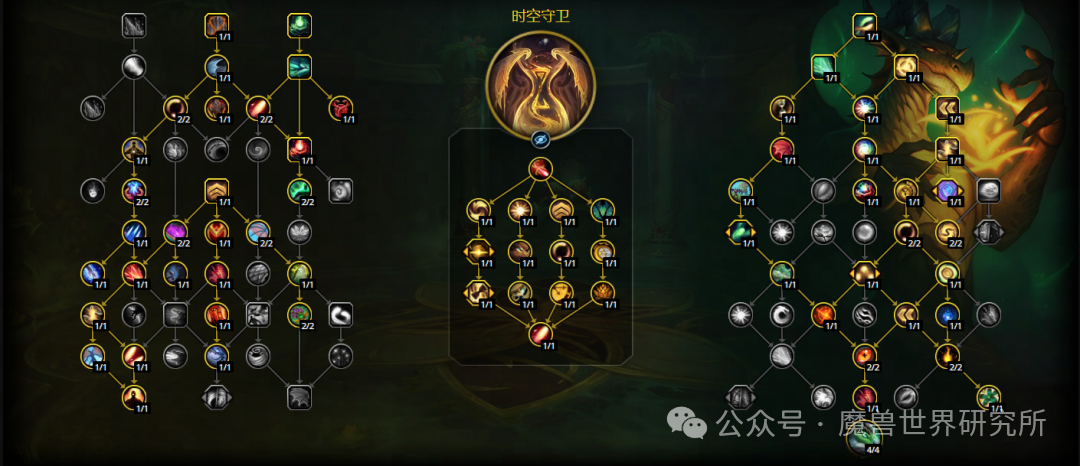
Task: Open the Chronowarden hourglass hero talent emblem
Action: [540, 82]
